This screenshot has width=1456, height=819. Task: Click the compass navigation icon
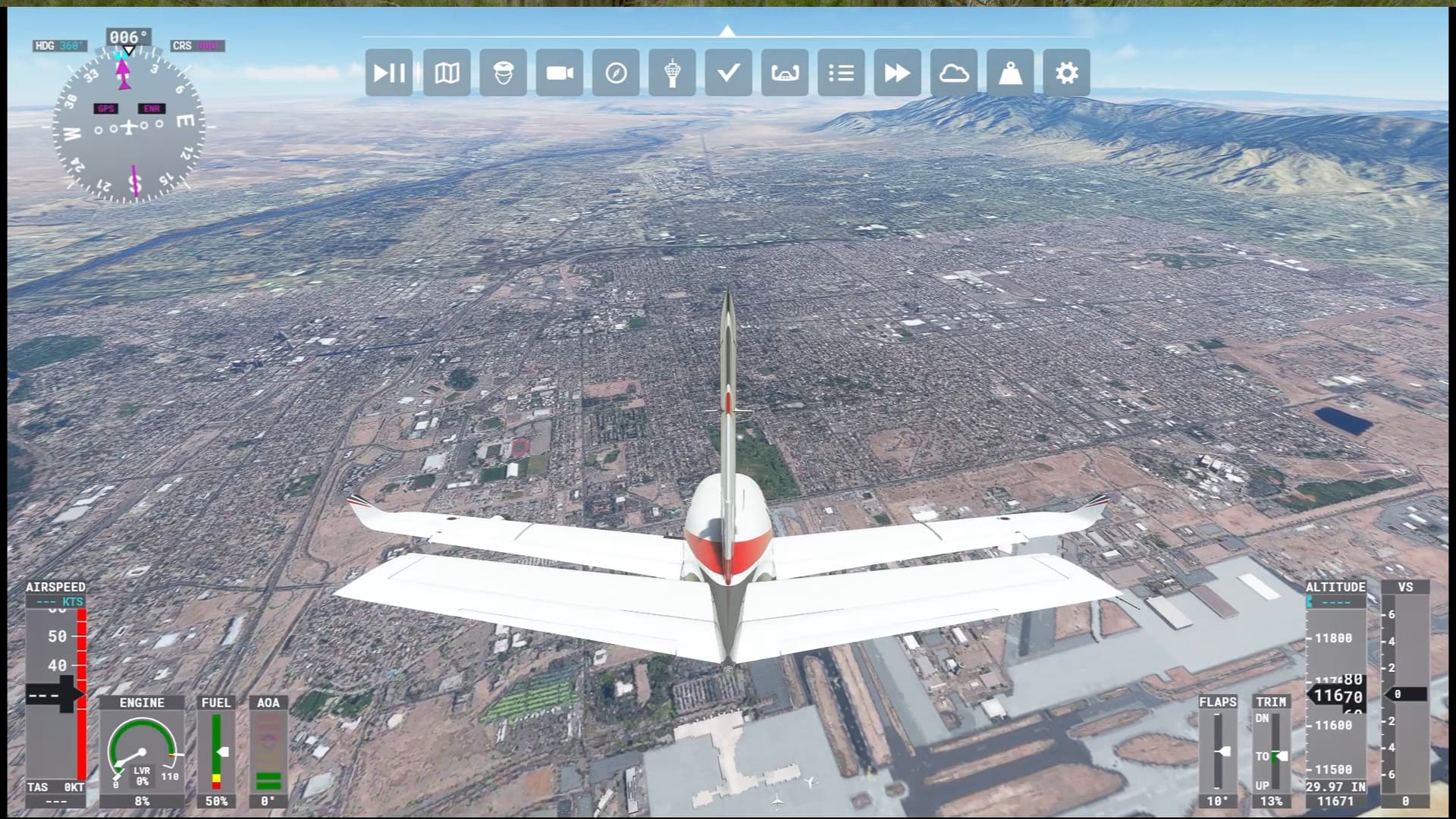tap(616, 73)
